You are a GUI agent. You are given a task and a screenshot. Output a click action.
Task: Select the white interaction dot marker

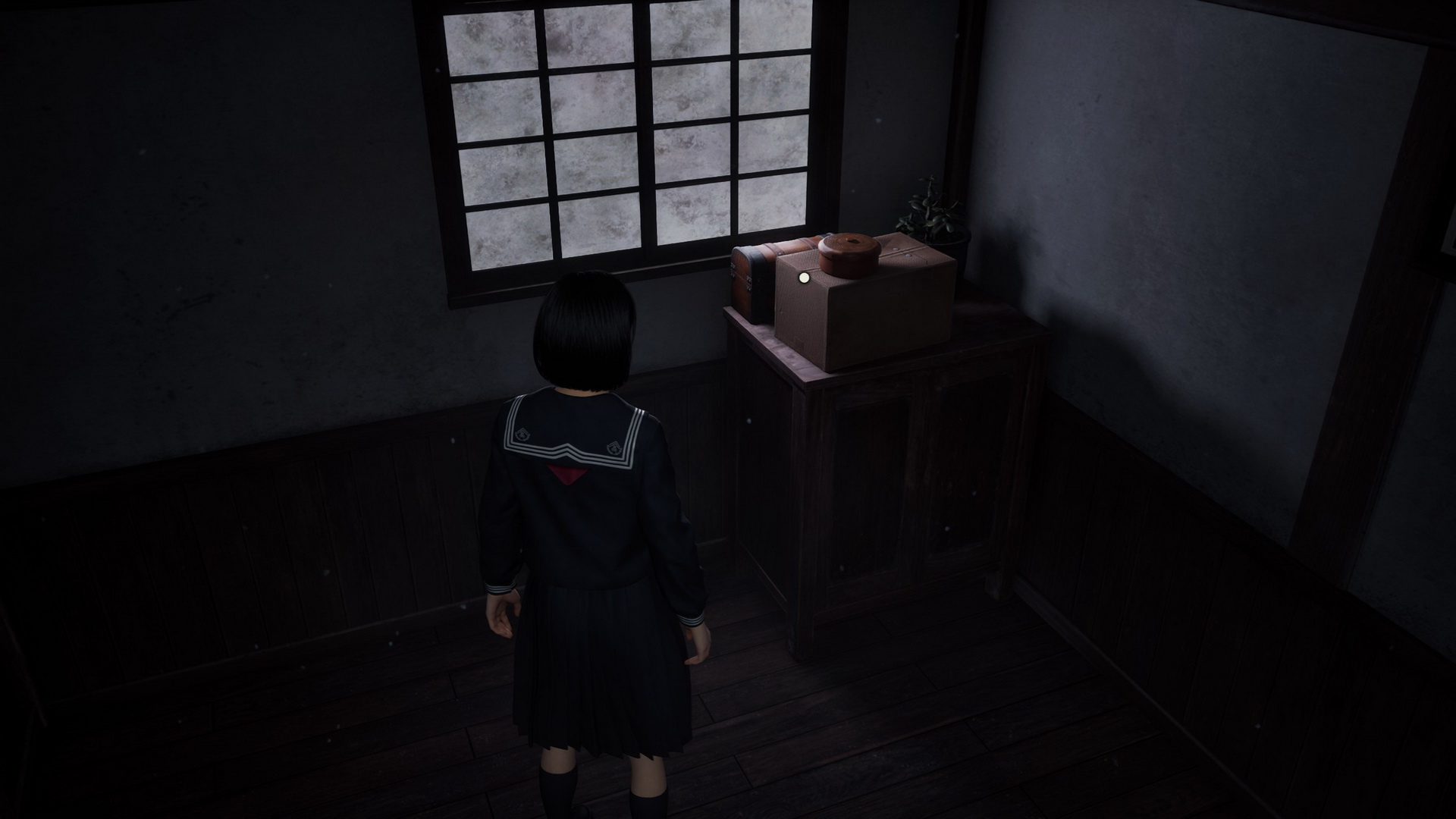[x=803, y=279]
